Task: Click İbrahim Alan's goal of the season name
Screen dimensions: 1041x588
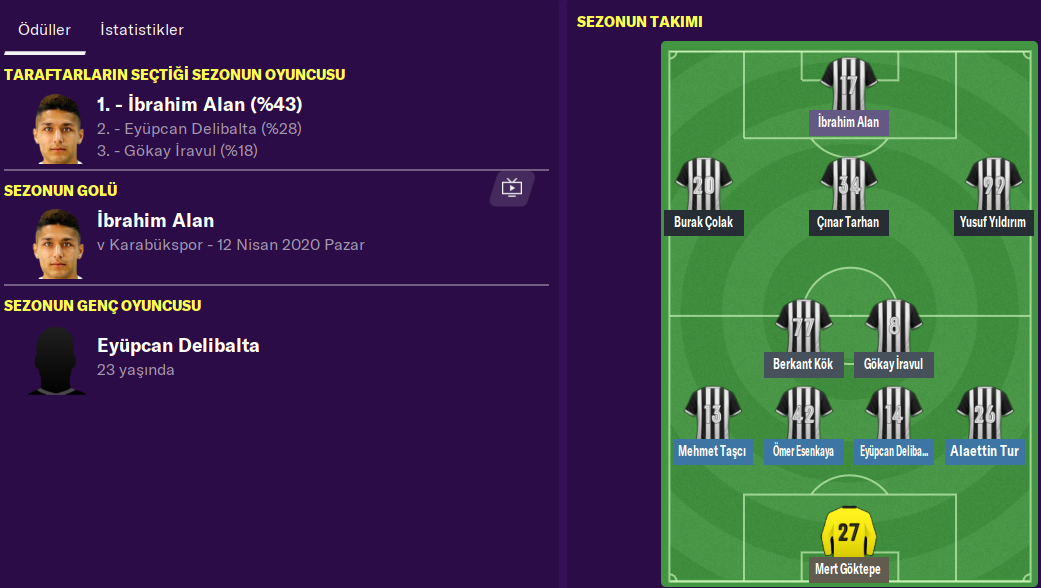Action: pyautogui.click(x=155, y=221)
